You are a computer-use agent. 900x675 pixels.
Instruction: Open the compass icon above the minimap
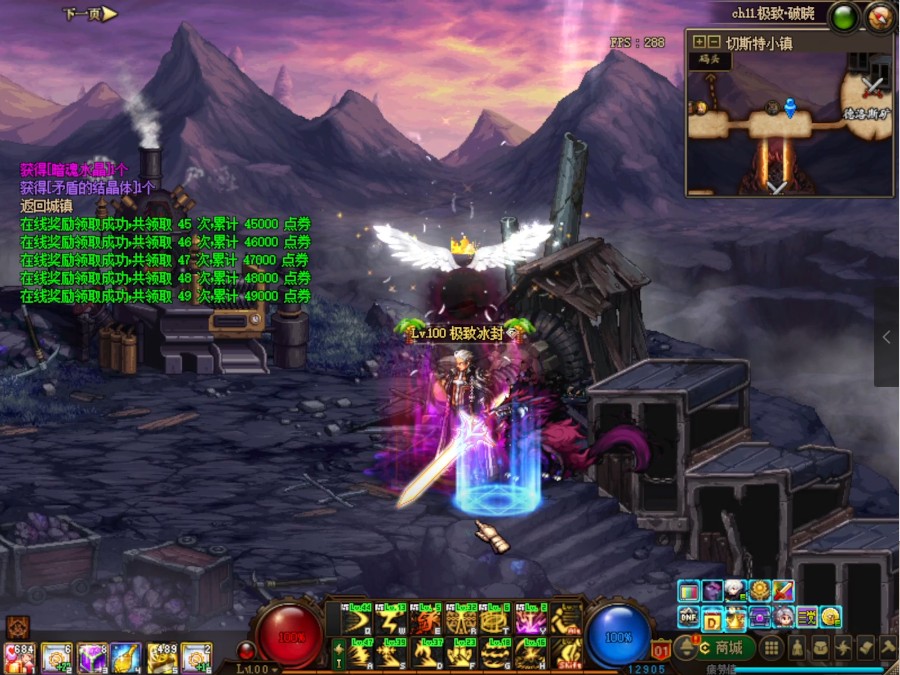click(x=880, y=16)
